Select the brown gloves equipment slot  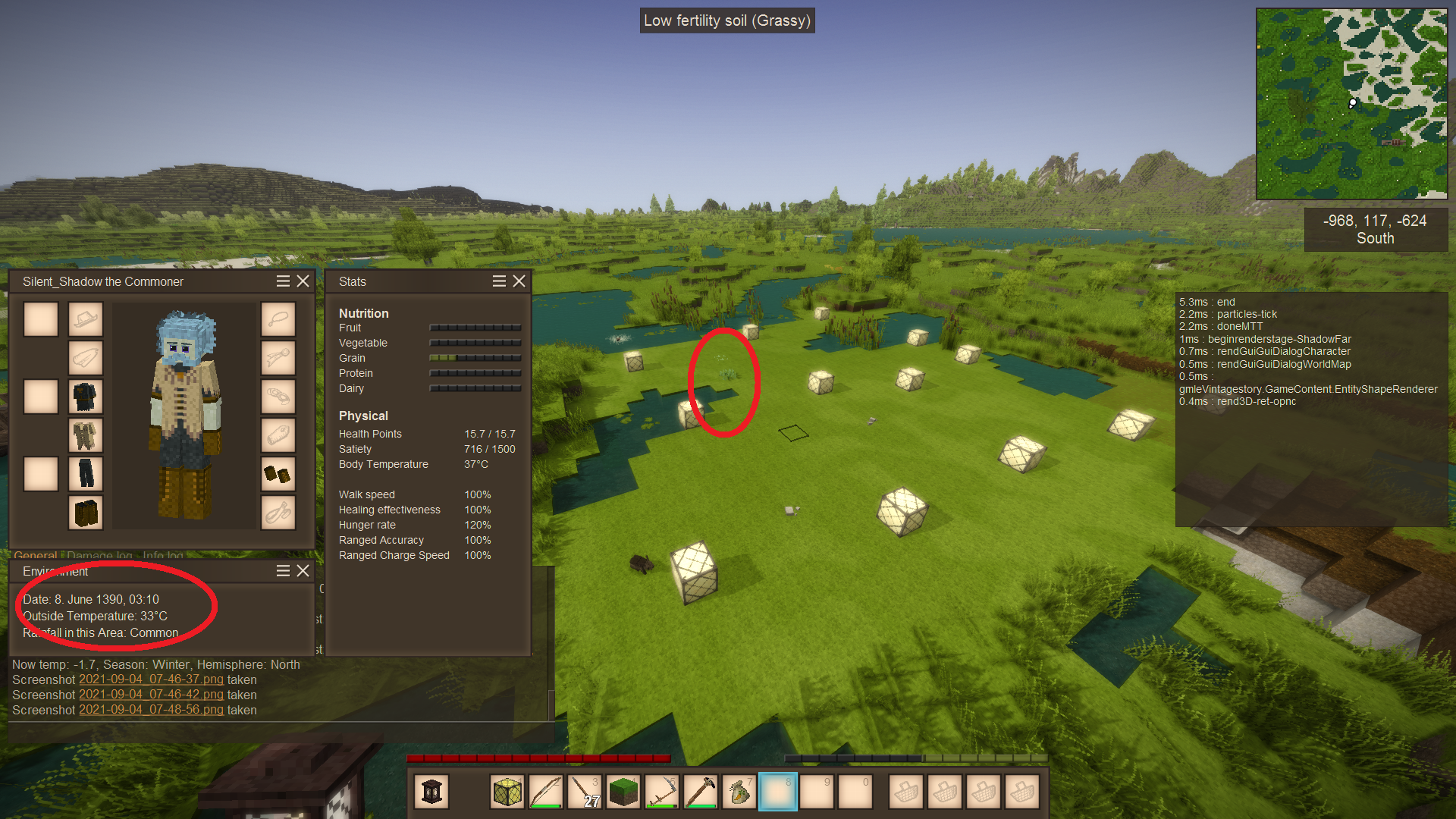tap(278, 474)
